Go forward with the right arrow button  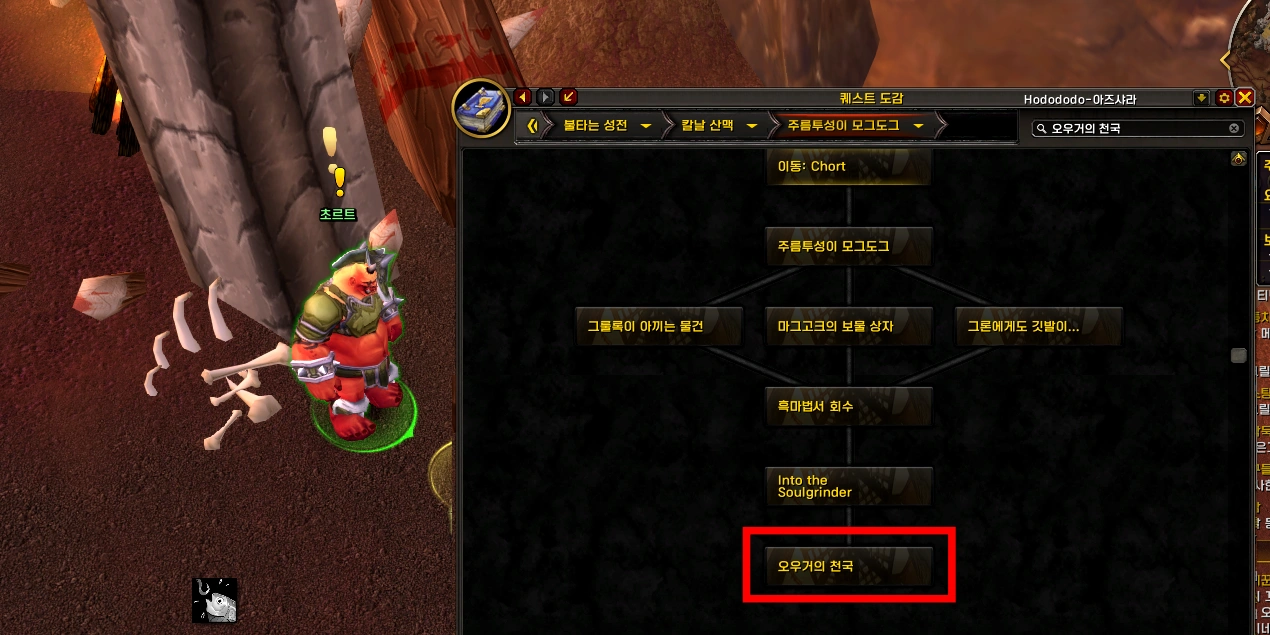(545, 97)
